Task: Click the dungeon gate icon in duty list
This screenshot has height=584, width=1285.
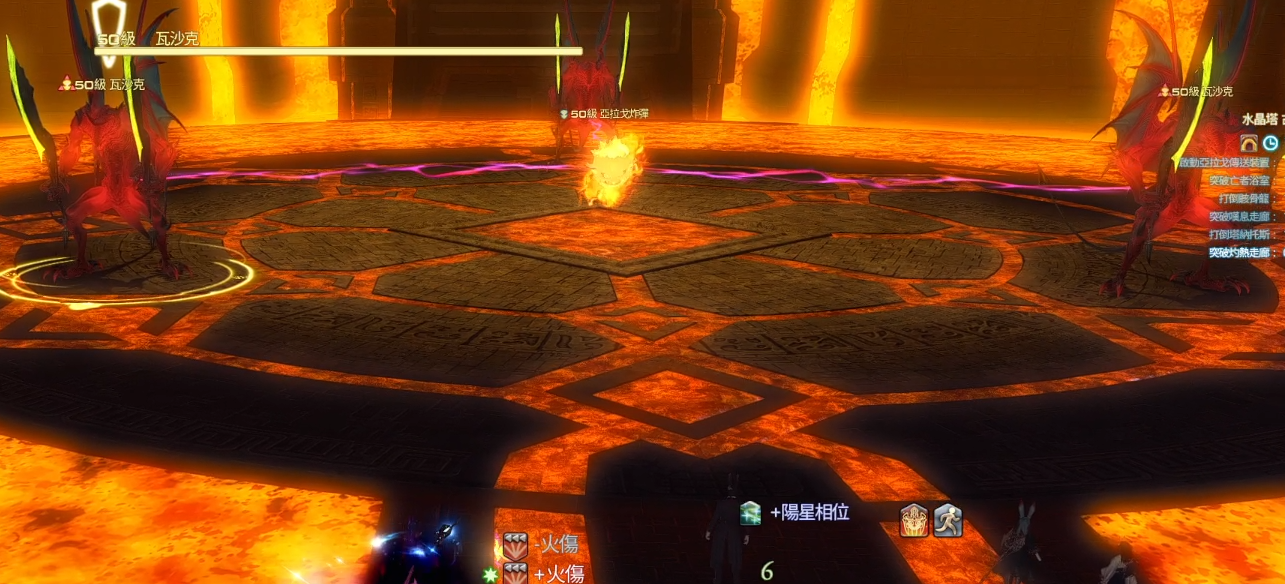Action: 1249,142
